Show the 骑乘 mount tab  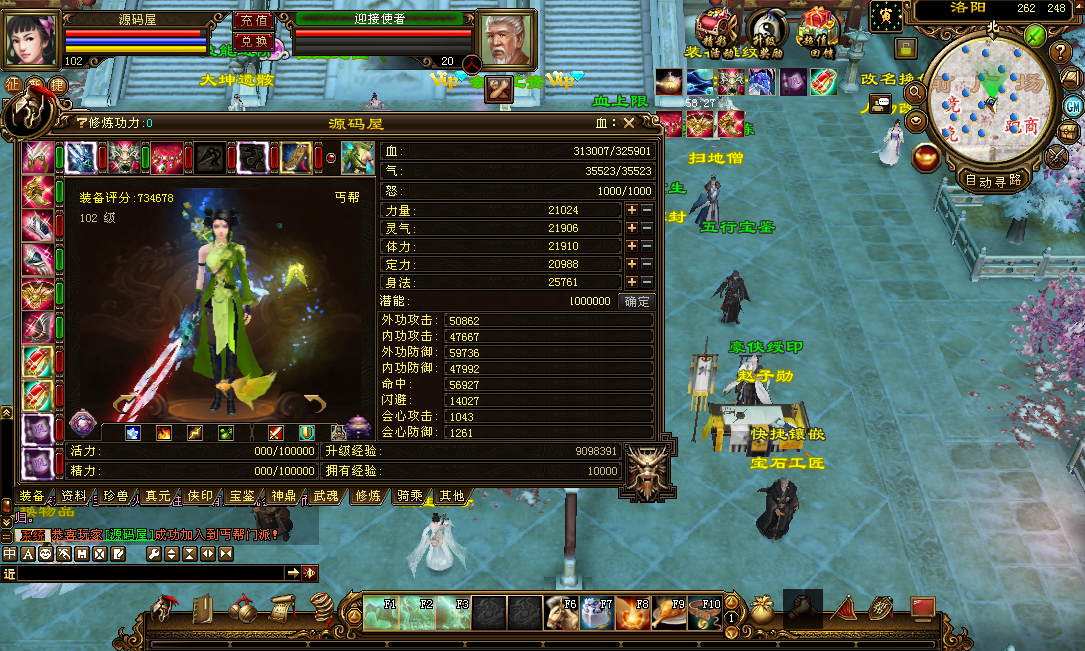(x=409, y=496)
